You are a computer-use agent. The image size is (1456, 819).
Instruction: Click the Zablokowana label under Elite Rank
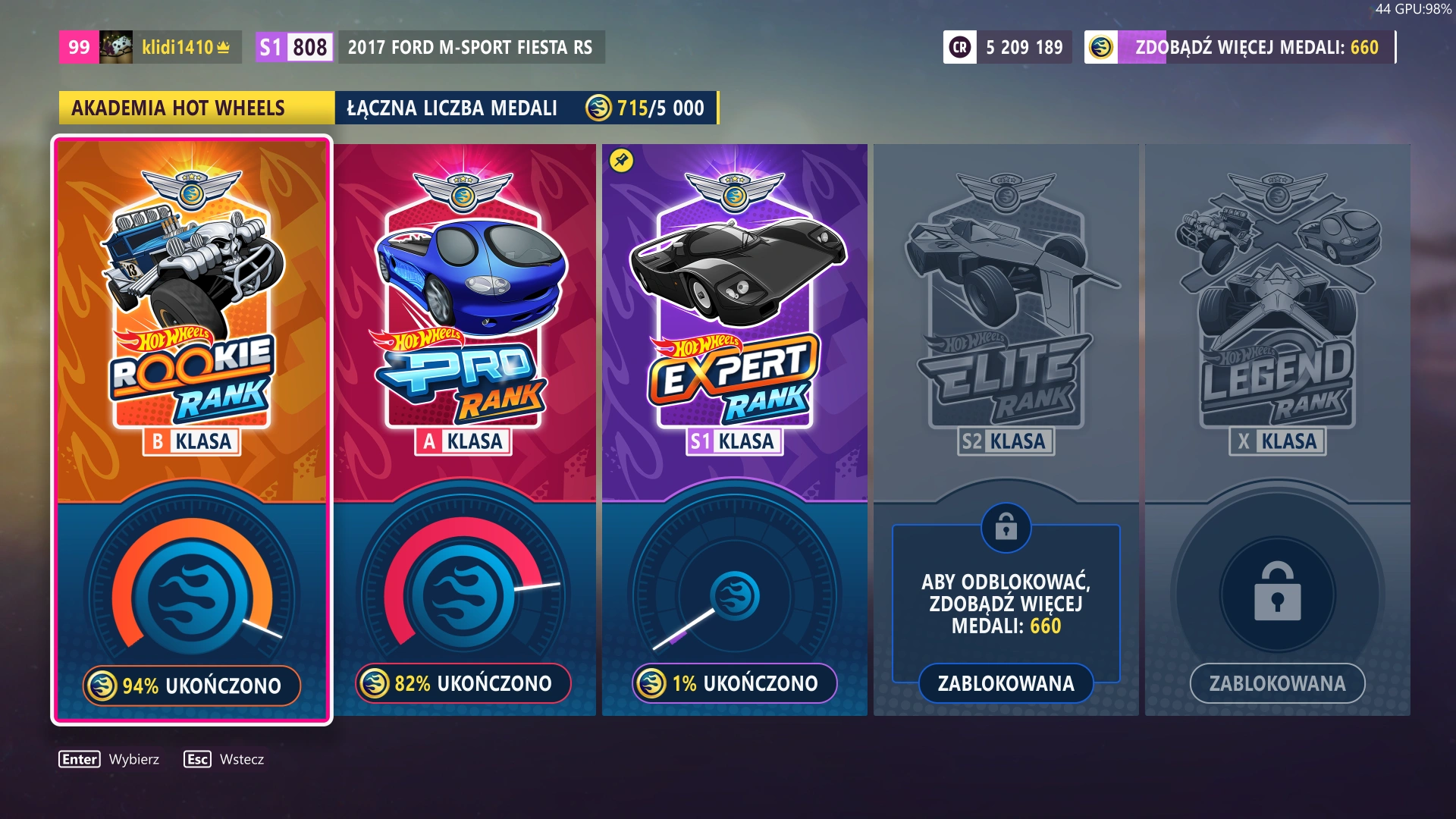(1006, 683)
